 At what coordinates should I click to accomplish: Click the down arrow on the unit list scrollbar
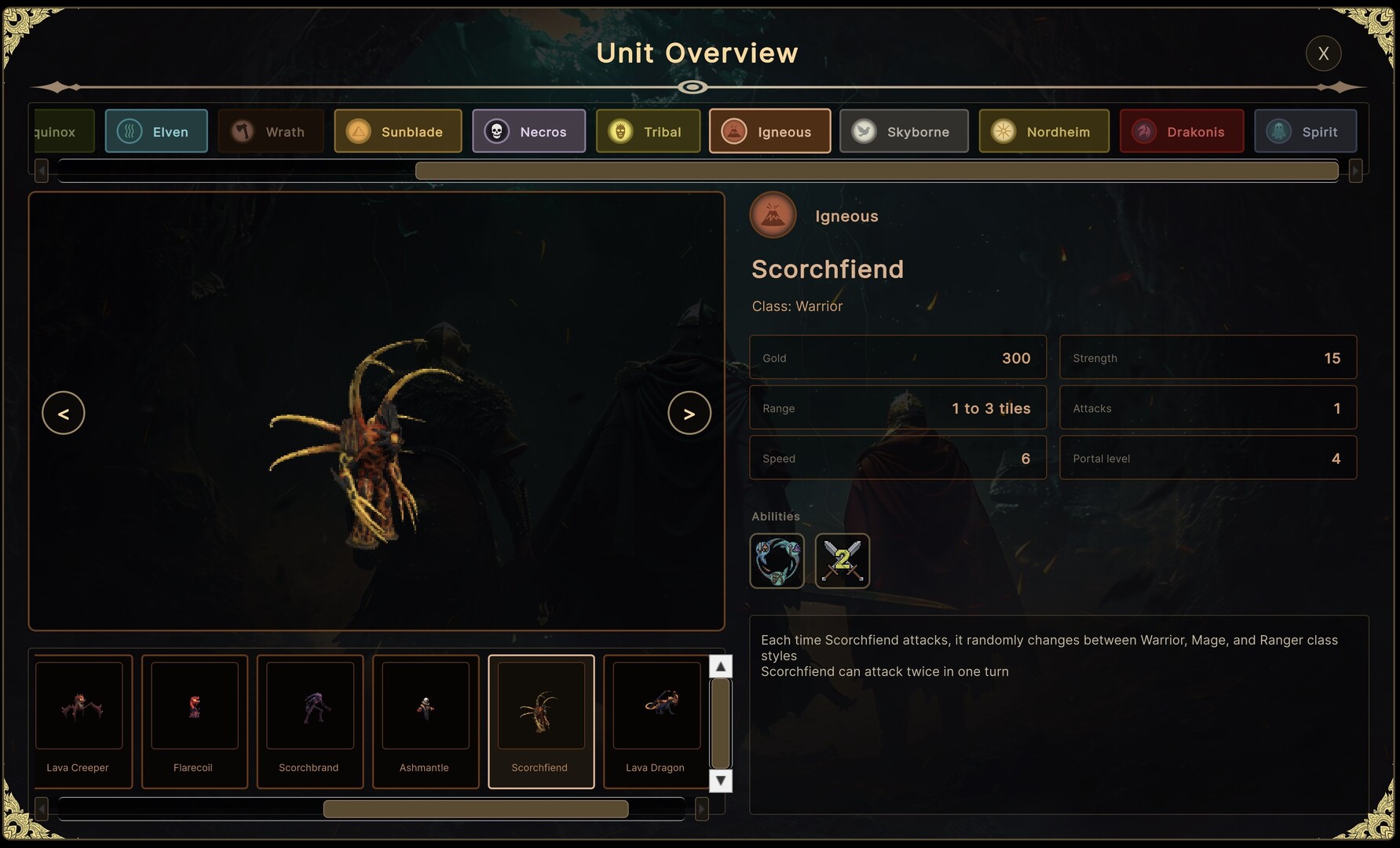pyautogui.click(x=720, y=781)
